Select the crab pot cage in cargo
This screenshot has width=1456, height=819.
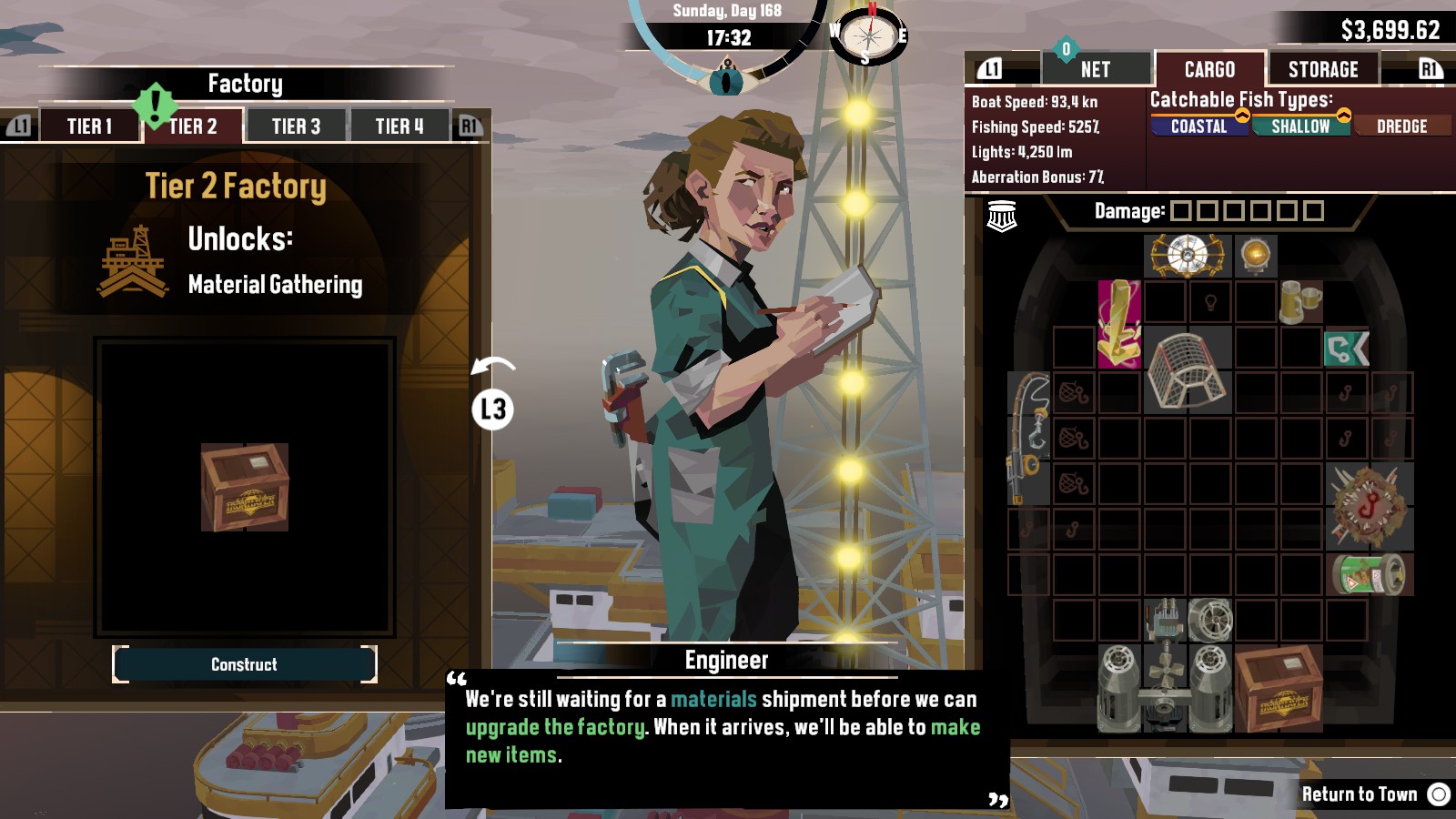pyautogui.click(x=1188, y=369)
